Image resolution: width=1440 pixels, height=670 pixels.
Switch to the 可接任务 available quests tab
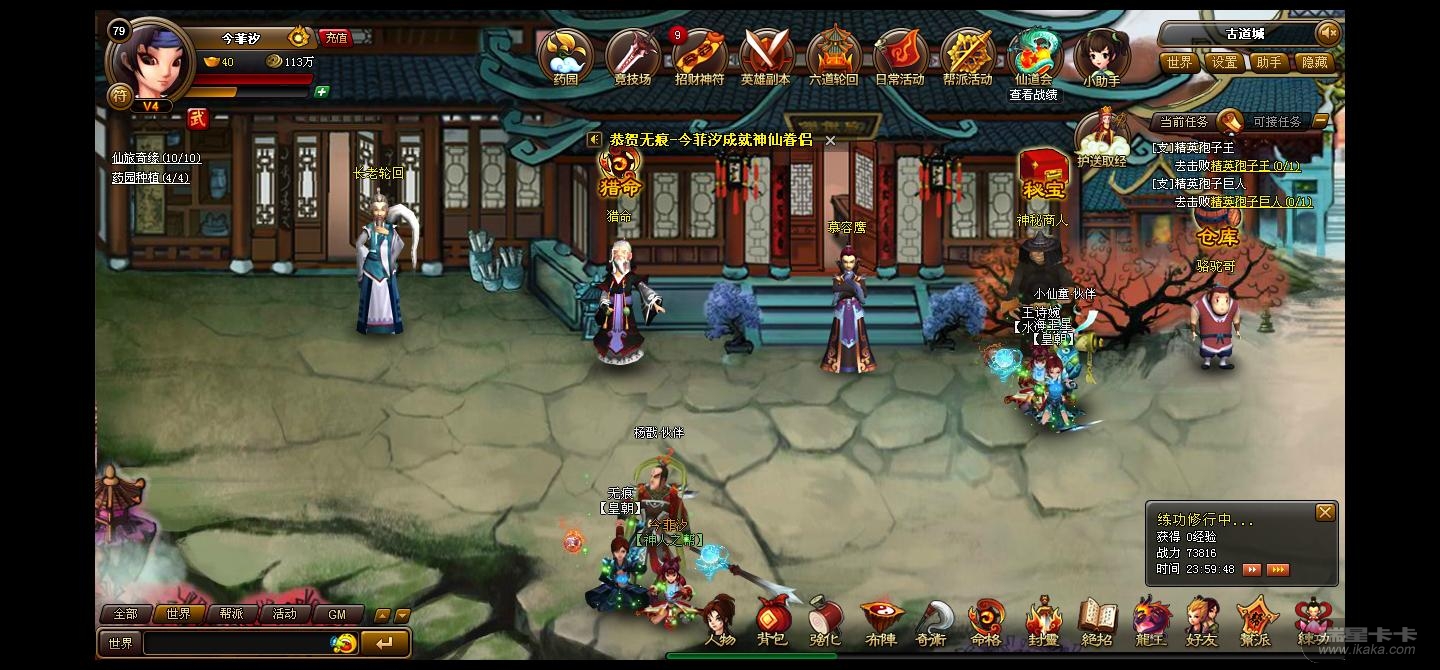[x=1277, y=122]
